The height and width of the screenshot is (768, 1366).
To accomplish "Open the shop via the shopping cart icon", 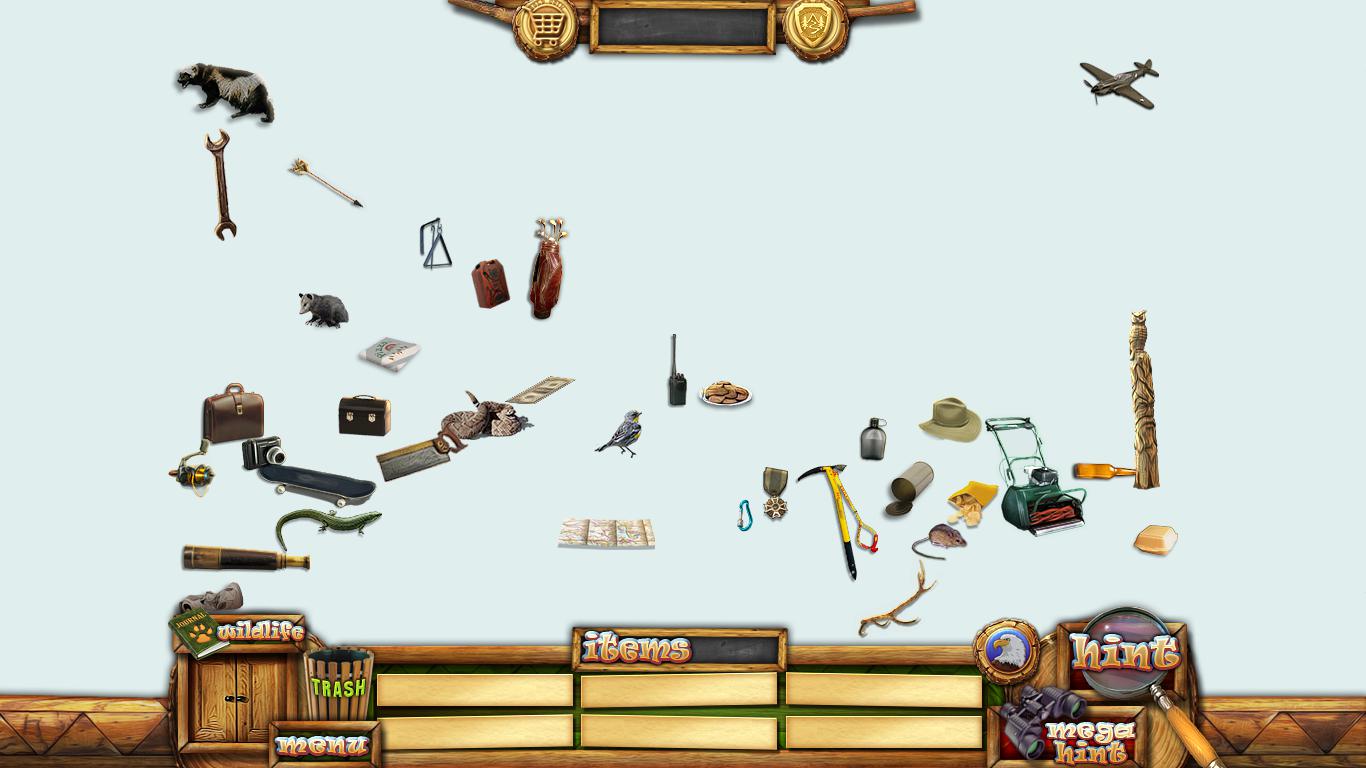I will (x=545, y=27).
